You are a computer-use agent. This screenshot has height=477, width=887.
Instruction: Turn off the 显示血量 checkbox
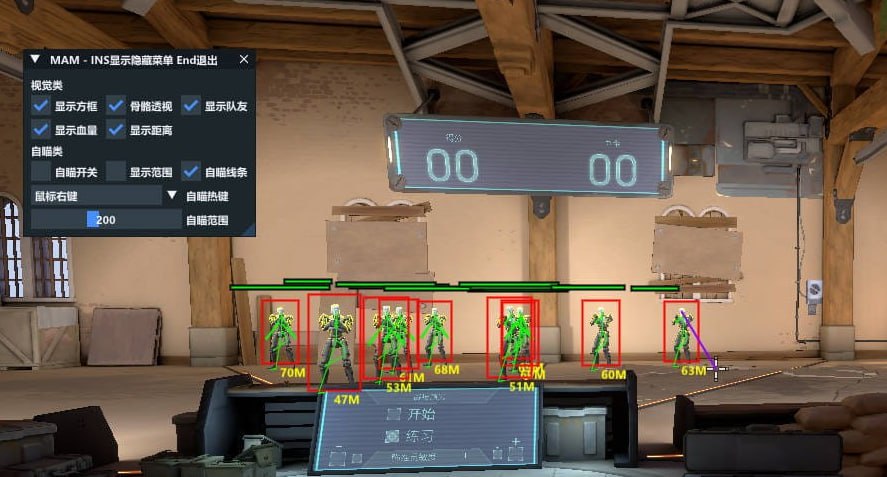point(41,130)
